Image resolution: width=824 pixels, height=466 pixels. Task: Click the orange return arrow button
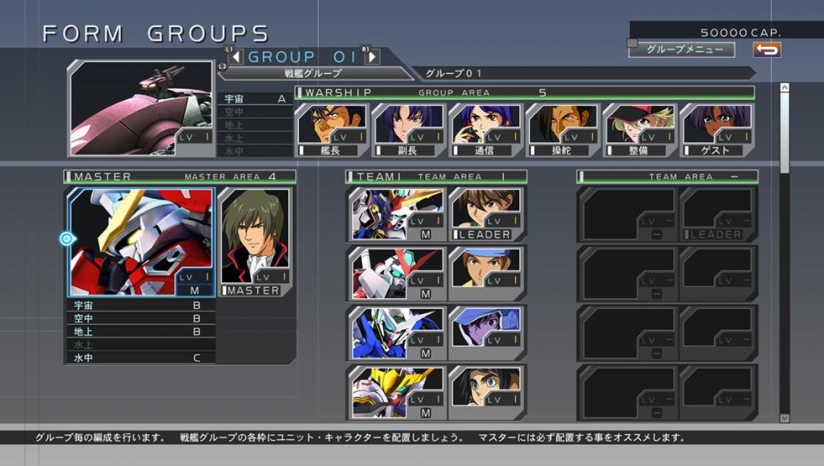click(767, 49)
